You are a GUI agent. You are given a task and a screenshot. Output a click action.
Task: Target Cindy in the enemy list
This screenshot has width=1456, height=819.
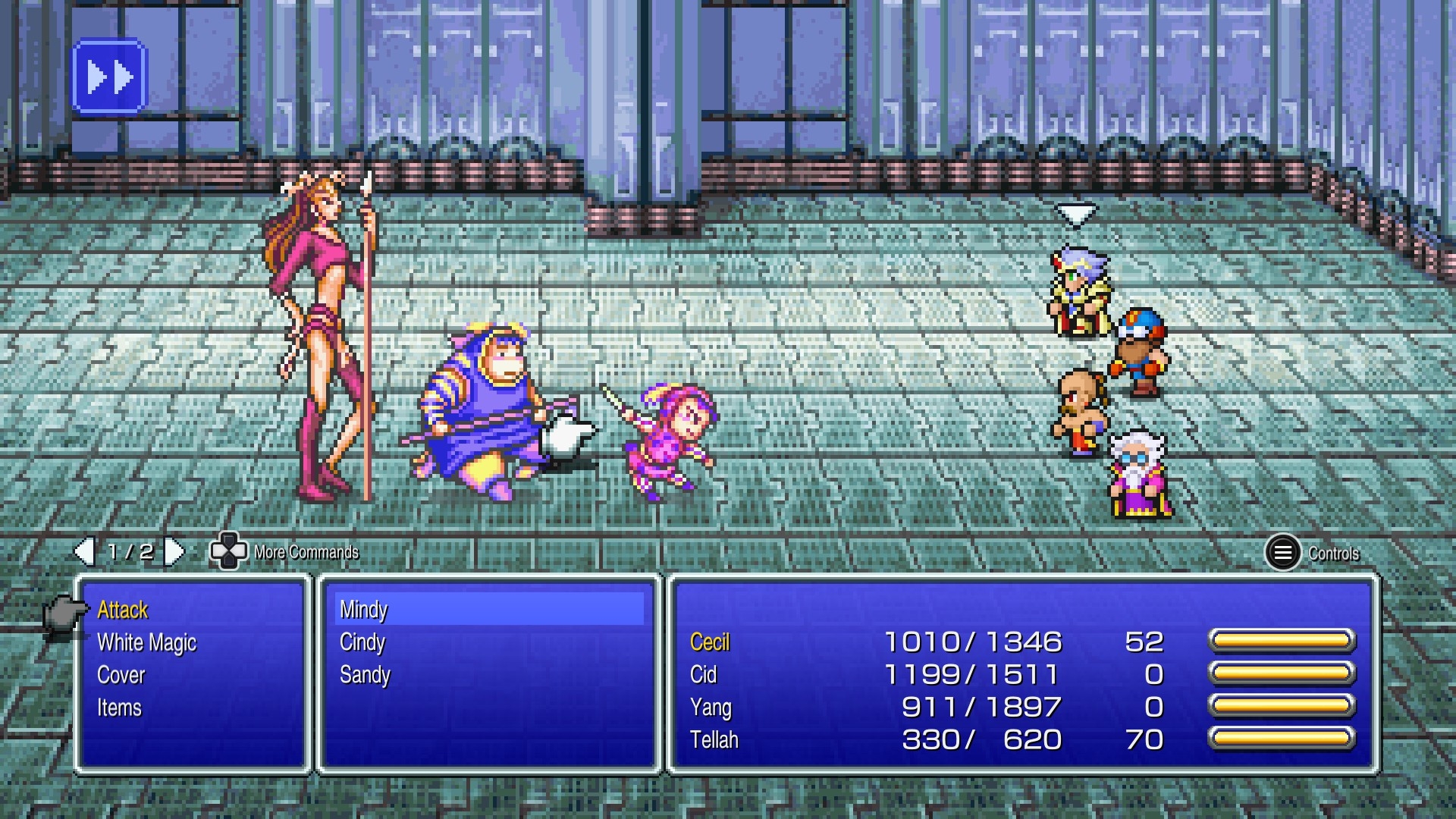click(x=362, y=642)
